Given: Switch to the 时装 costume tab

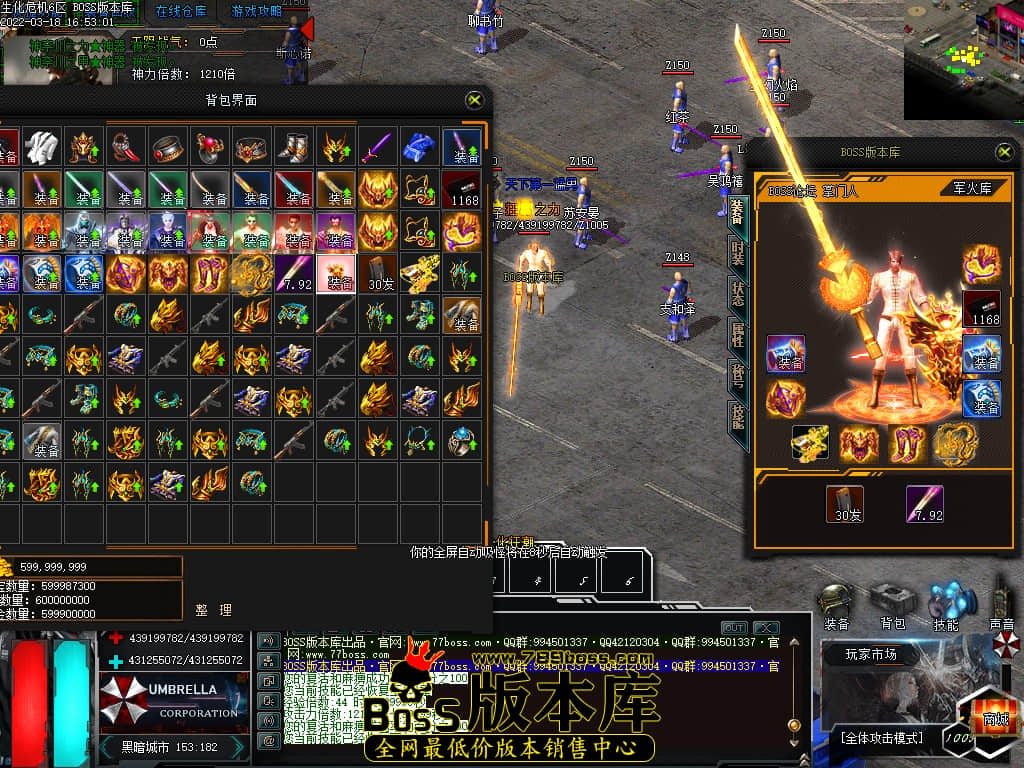Looking at the screenshot, I should [x=737, y=251].
